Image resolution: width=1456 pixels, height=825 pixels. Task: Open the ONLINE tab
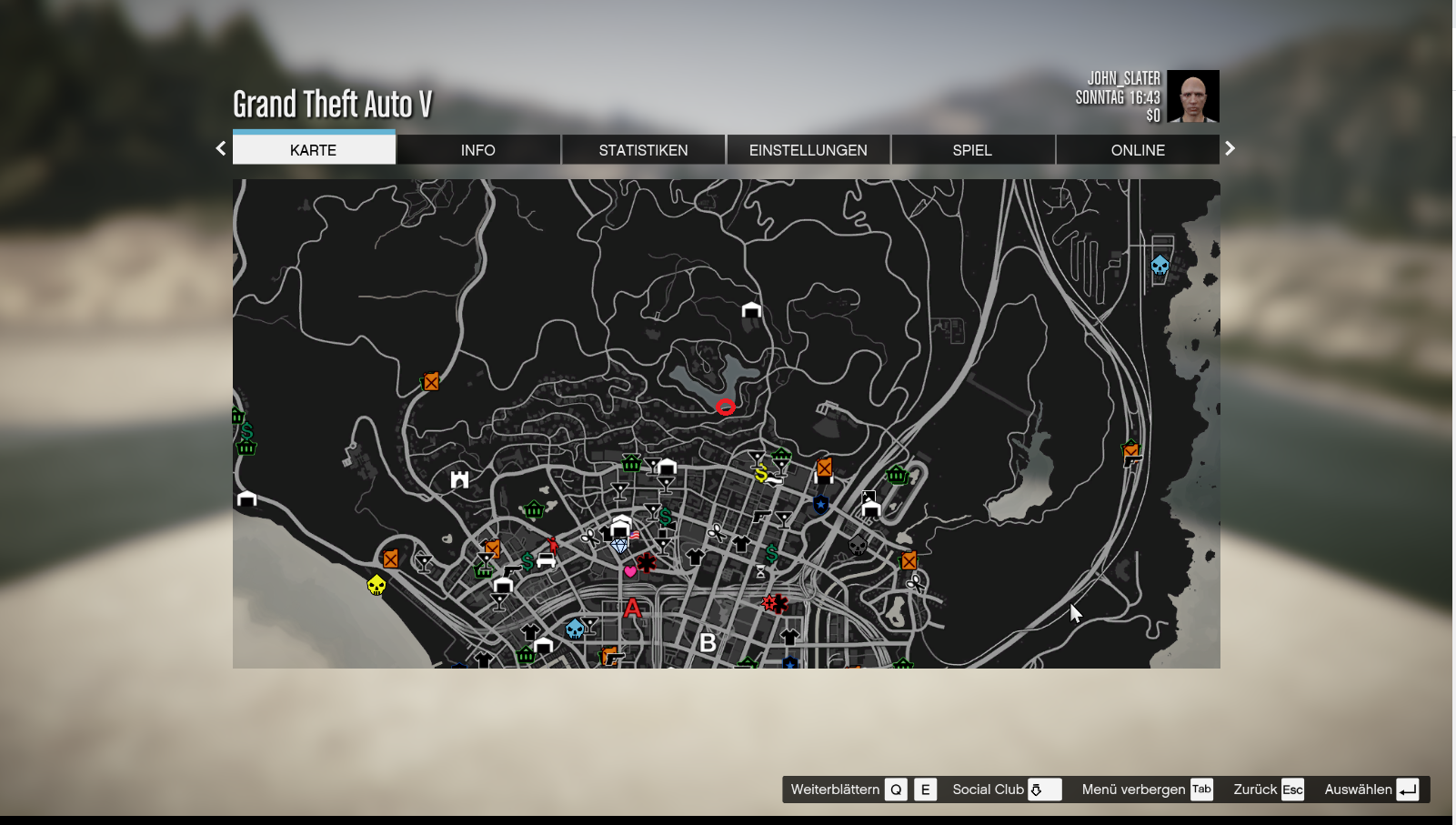[1137, 150]
